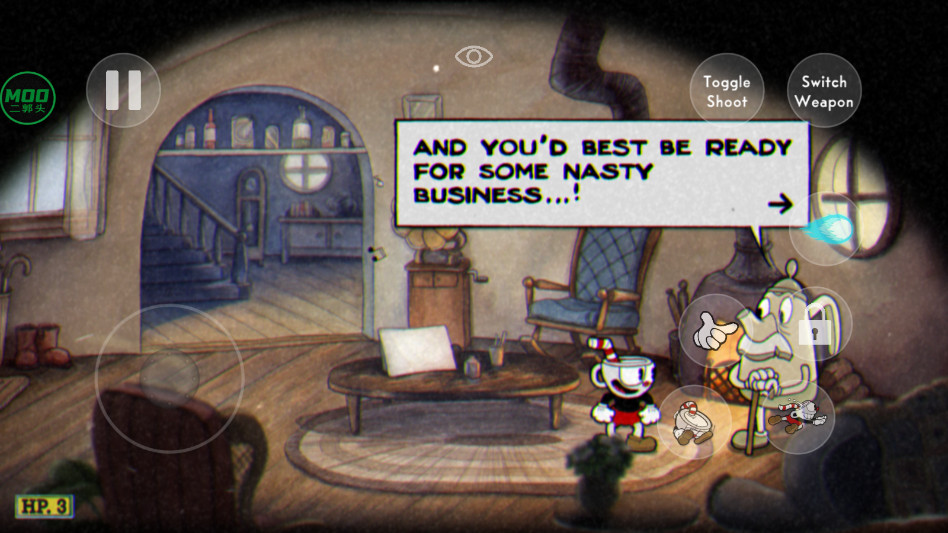Toggle the eye visibility icon
Image resolution: width=948 pixels, height=533 pixels.
(x=473, y=56)
